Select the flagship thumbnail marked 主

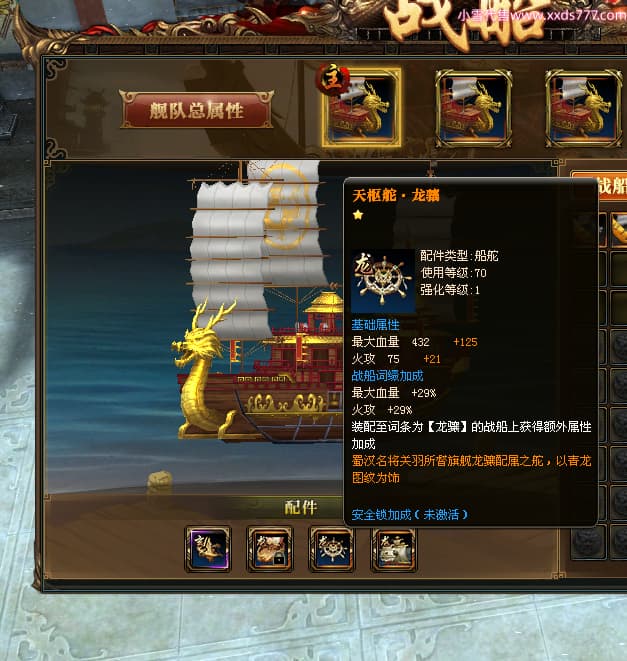click(360, 108)
